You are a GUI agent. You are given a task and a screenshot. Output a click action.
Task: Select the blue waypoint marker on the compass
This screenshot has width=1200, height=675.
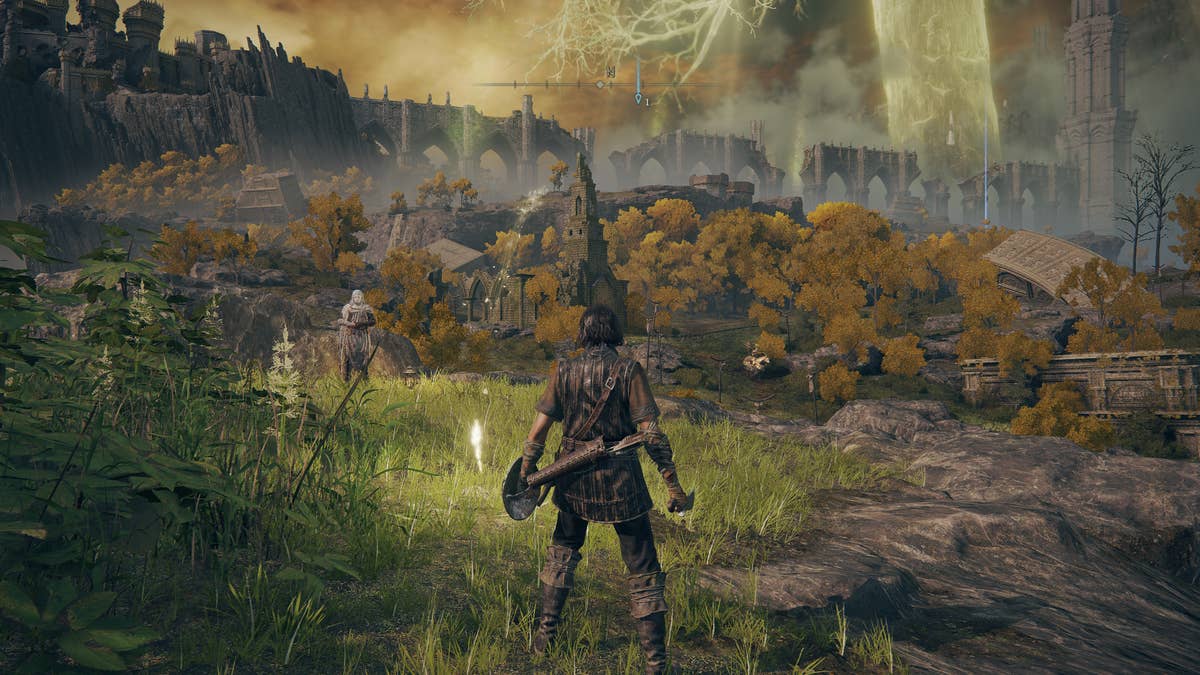(x=638, y=97)
